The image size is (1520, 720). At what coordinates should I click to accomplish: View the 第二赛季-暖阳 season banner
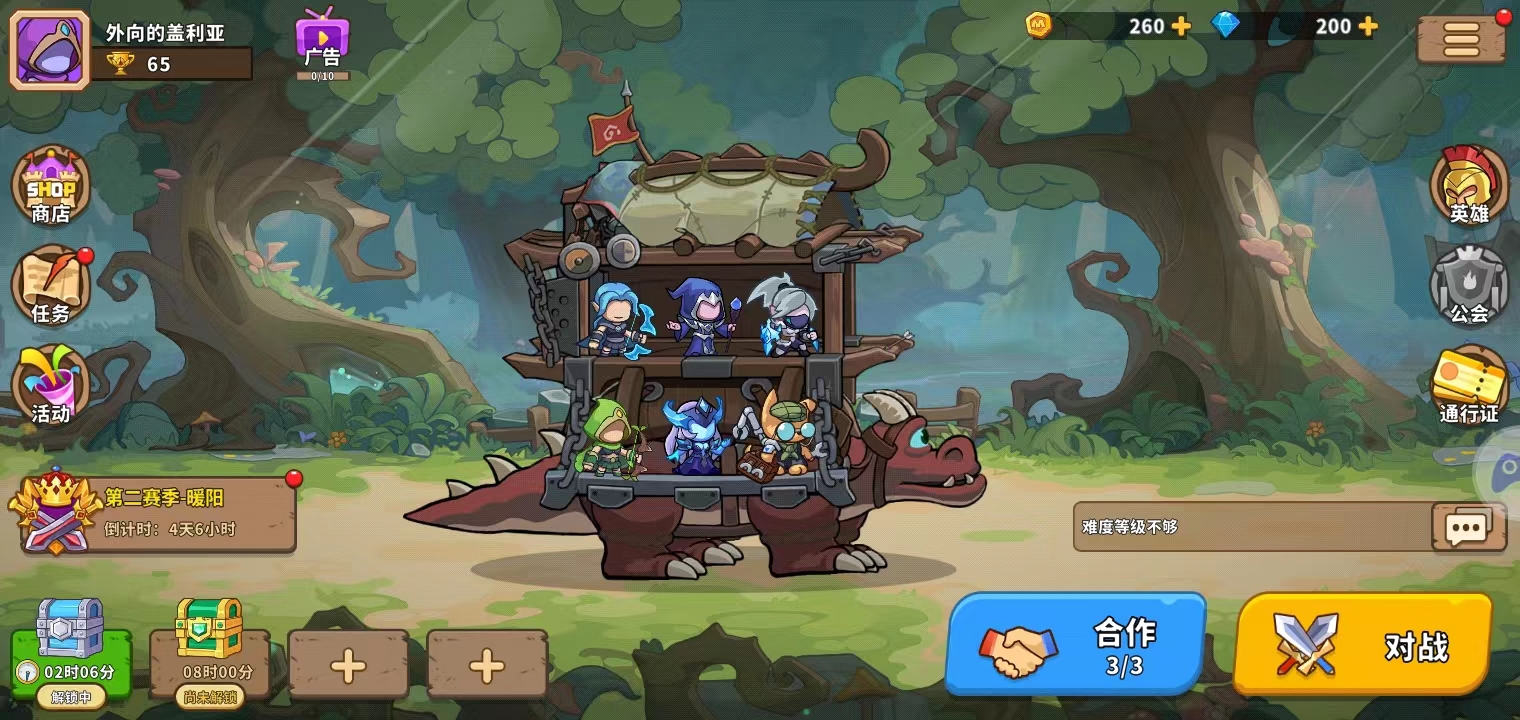point(160,513)
